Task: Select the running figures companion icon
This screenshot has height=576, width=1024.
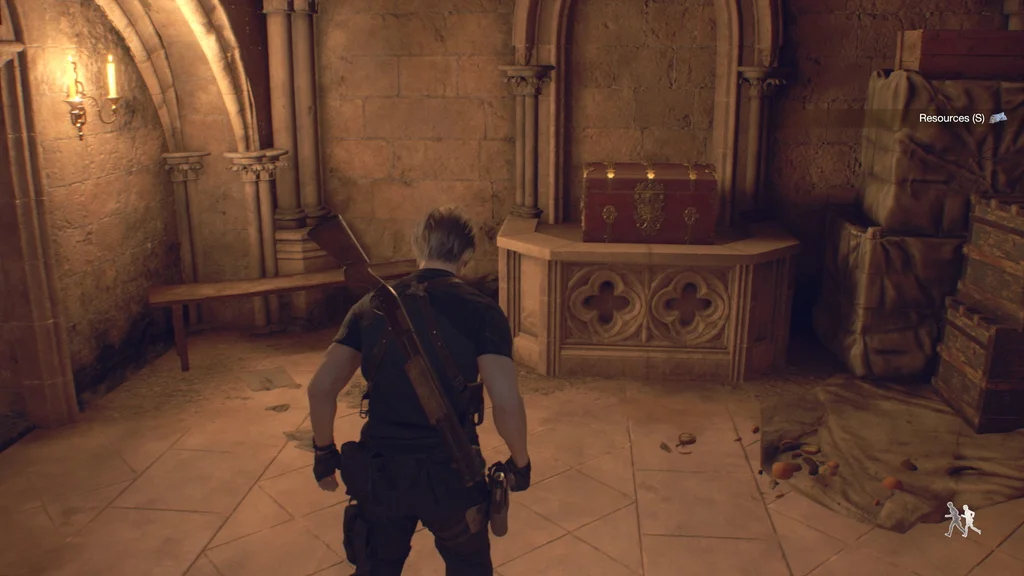Action: pos(962,519)
